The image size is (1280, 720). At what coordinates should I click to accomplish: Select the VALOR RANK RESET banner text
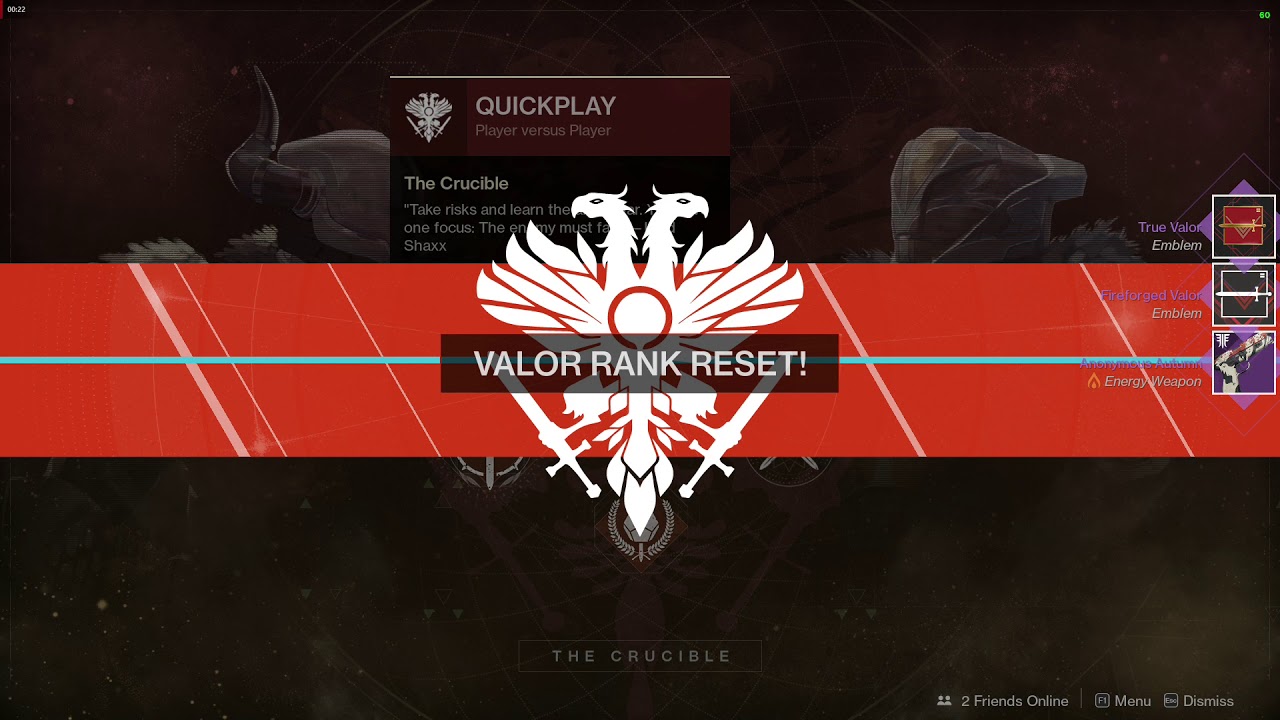(640, 363)
